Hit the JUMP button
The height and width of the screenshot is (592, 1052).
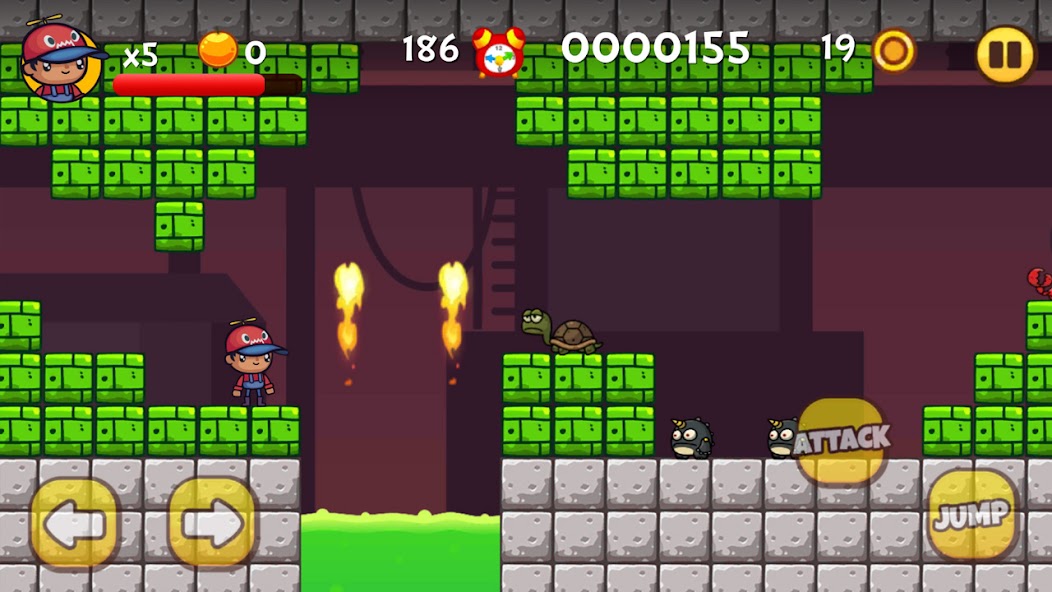tap(971, 515)
